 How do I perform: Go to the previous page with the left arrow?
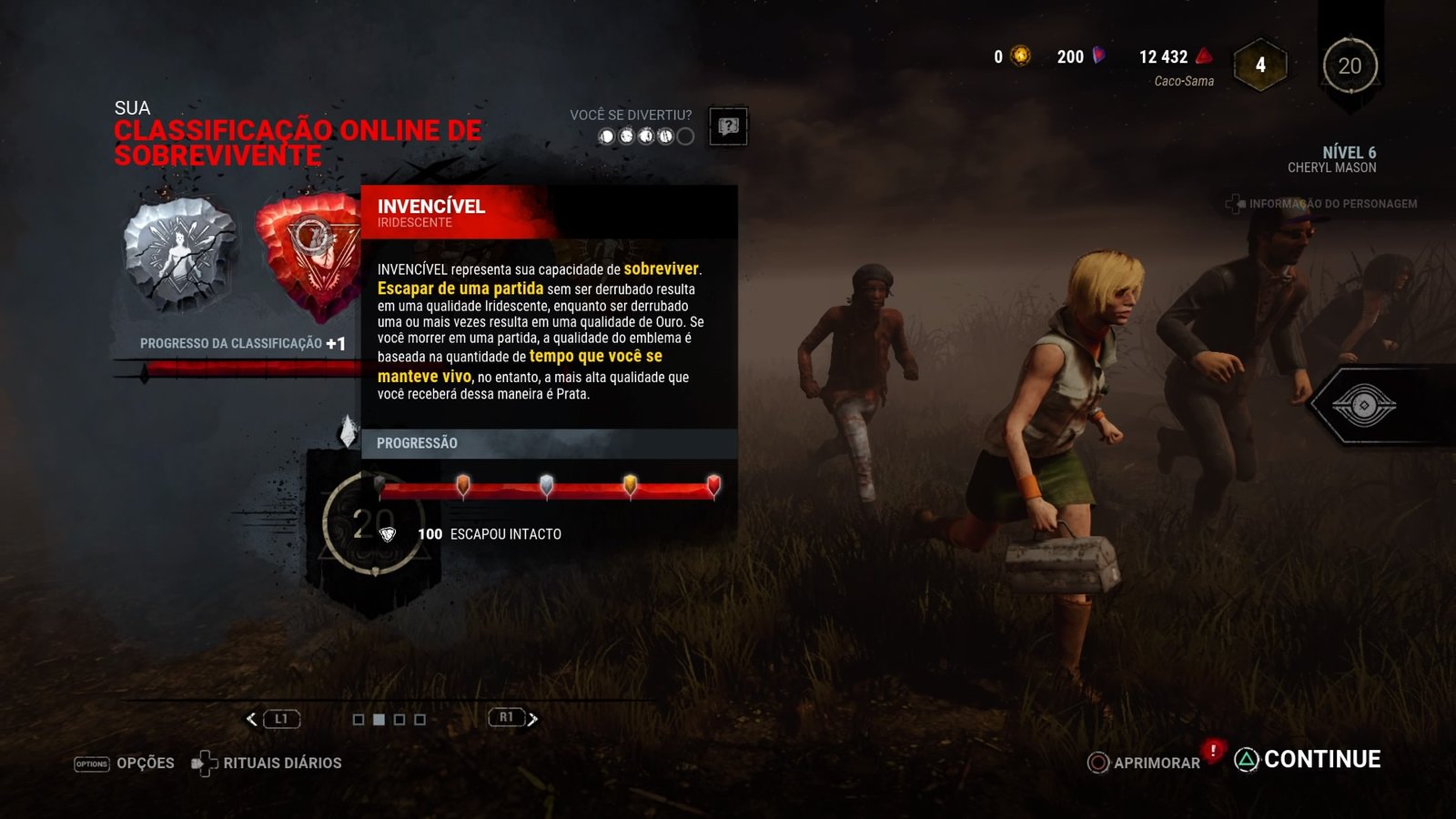[252, 719]
